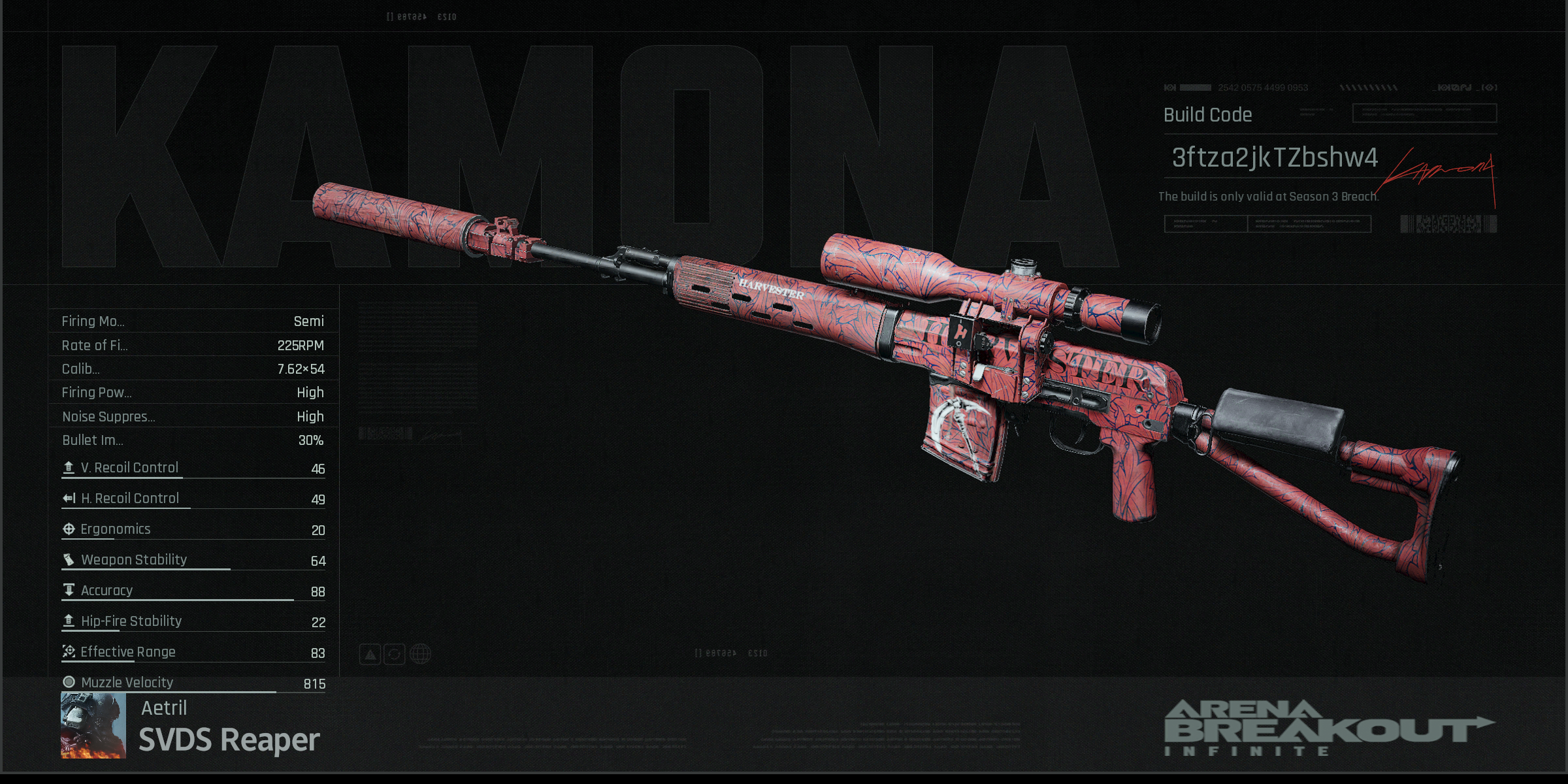Image resolution: width=1568 pixels, height=784 pixels.
Task: Click the triangle icon below the rifle
Action: 370,654
